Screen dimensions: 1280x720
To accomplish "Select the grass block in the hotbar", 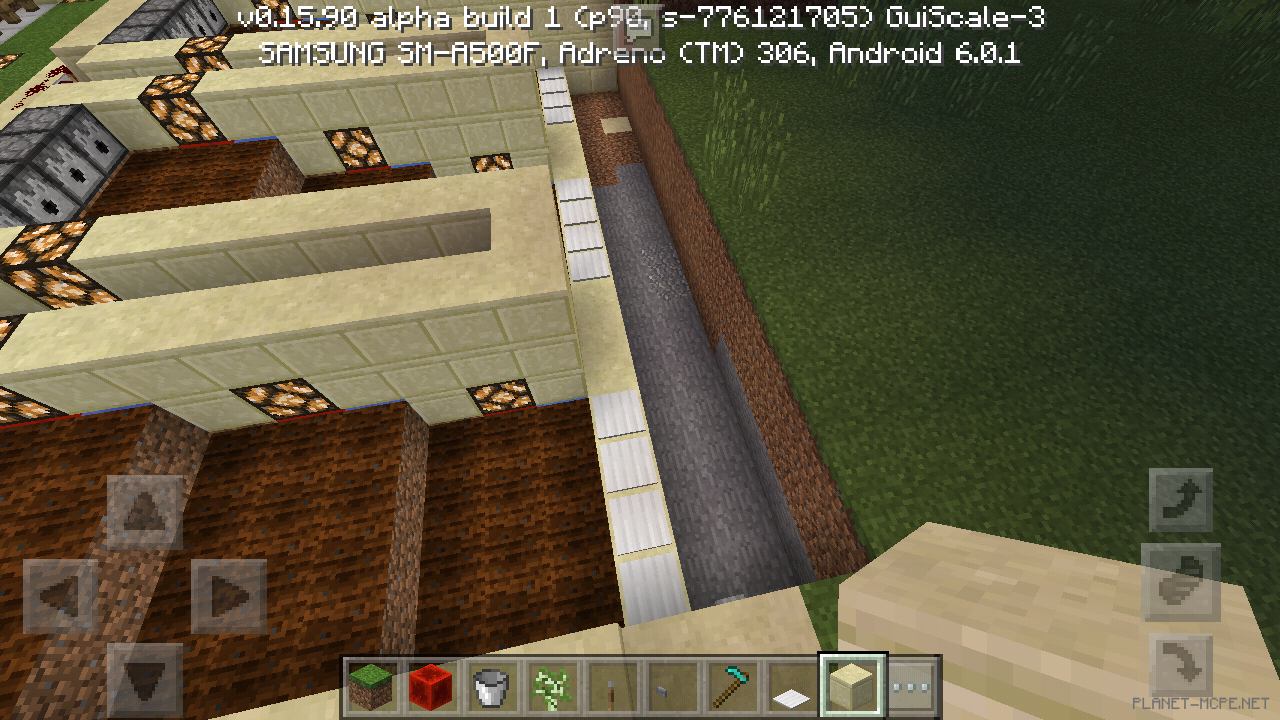I will (371, 685).
